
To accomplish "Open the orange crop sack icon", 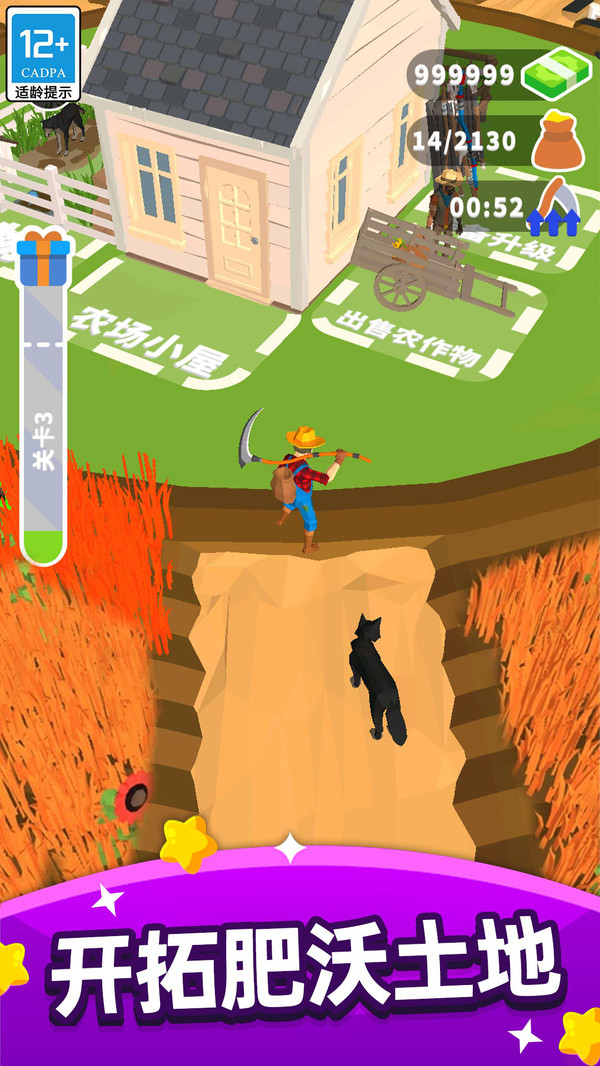I will [x=556, y=142].
